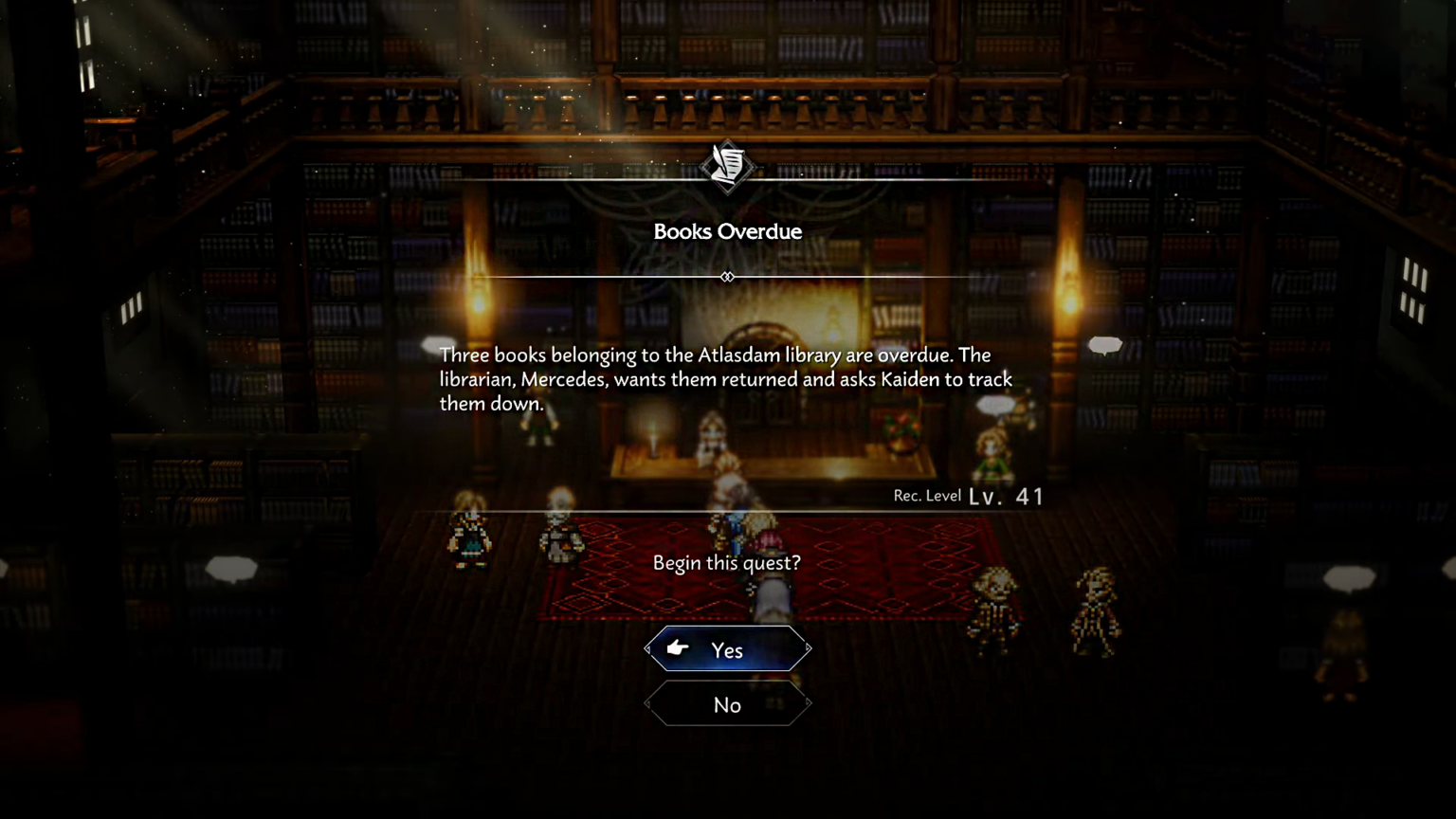
Task: Select the highlighted quest confirmation choice
Action: (x=727, y=650)
